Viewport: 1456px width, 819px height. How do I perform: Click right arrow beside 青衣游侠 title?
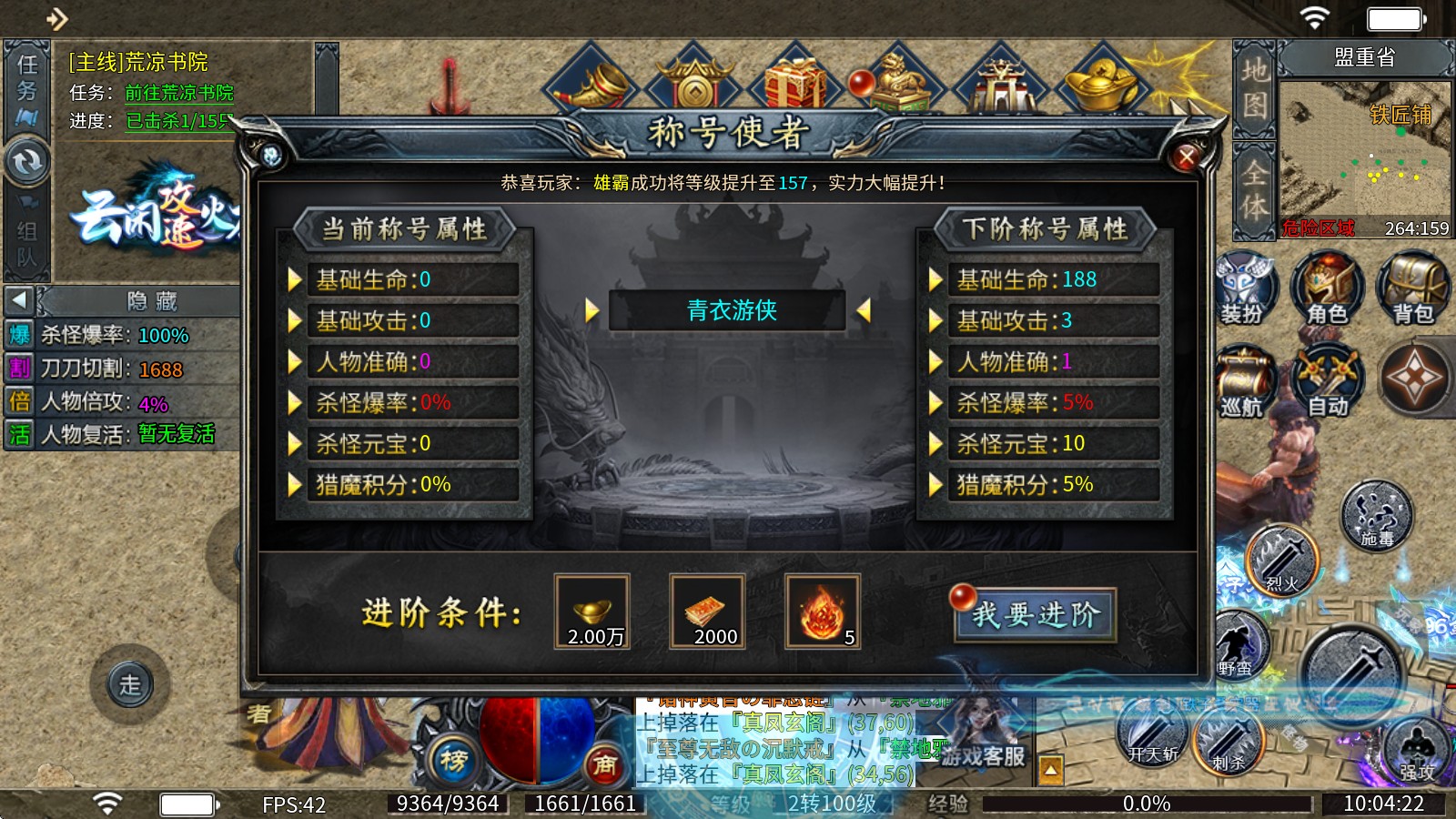(x=866, y=310)
